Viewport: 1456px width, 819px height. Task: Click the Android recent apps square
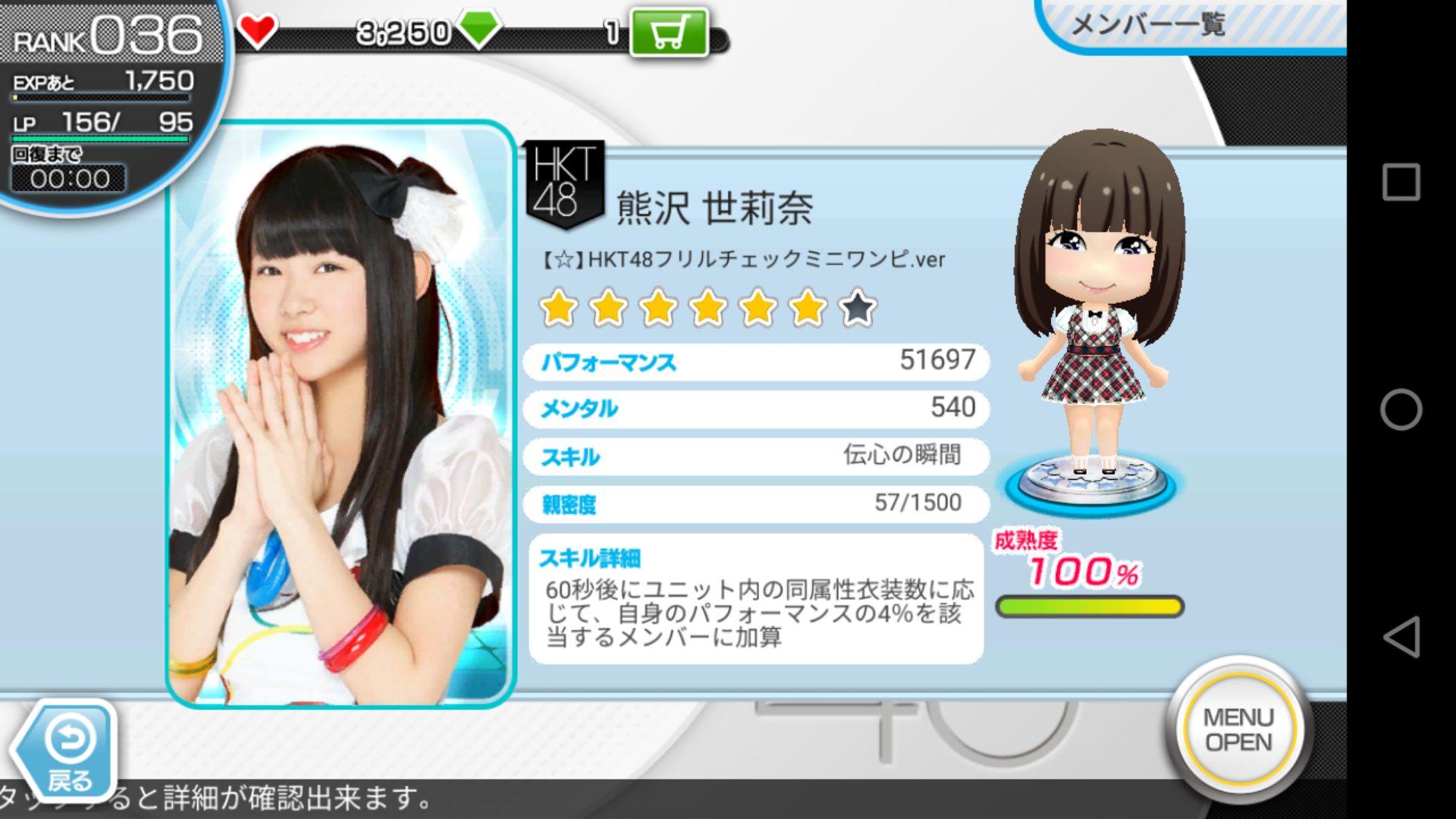pyautogui.click(x=1400, y=182)
